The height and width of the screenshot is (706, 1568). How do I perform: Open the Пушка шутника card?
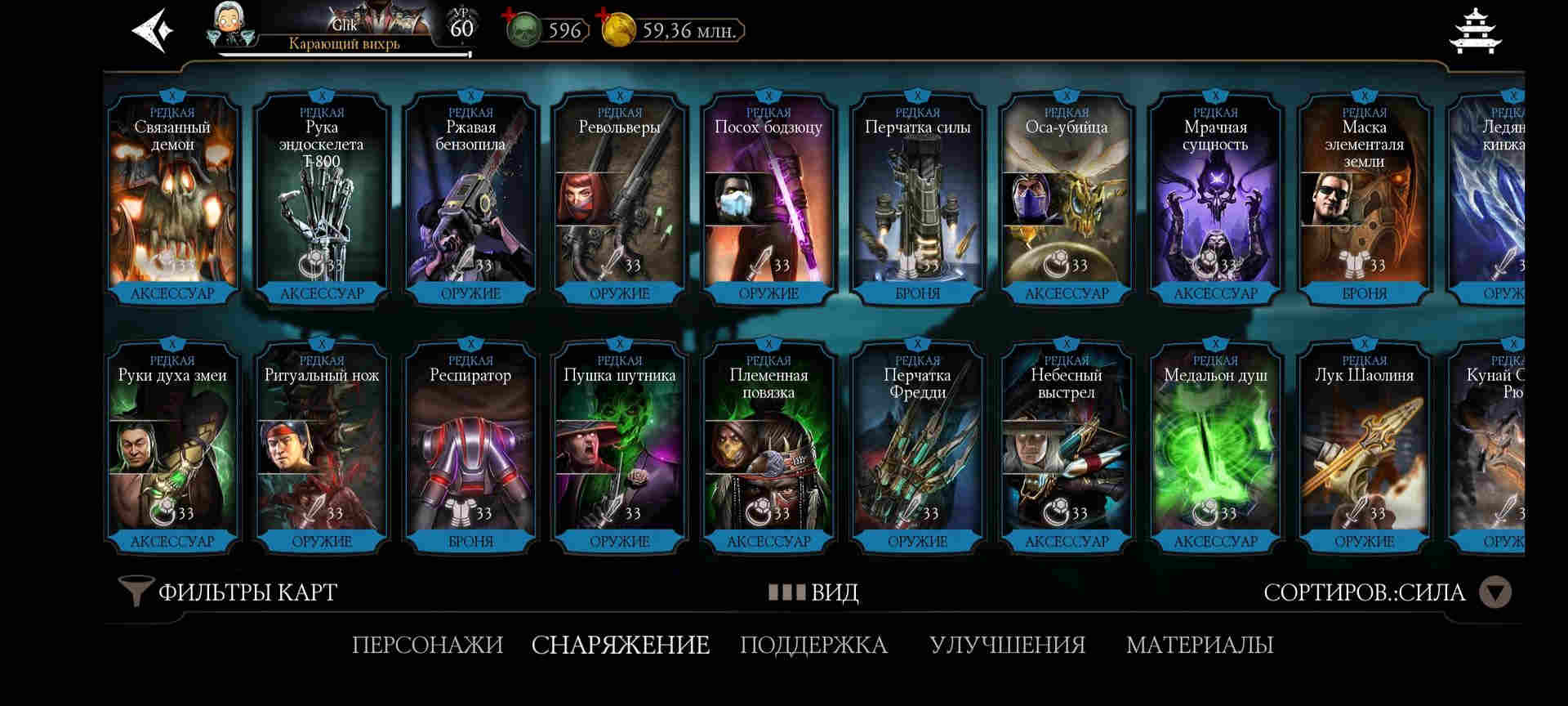click(x=619, y=447)
